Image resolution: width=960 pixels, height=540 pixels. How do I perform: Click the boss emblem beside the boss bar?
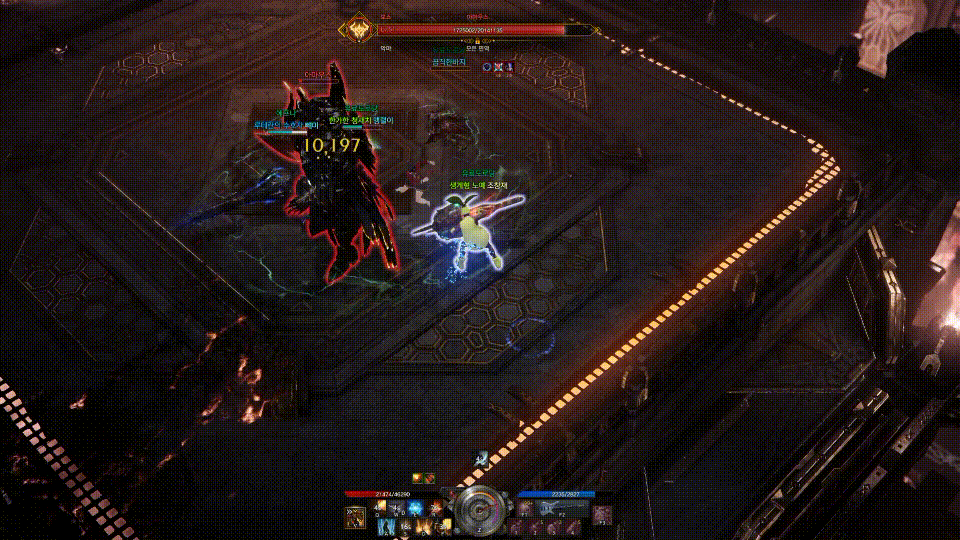356,30
